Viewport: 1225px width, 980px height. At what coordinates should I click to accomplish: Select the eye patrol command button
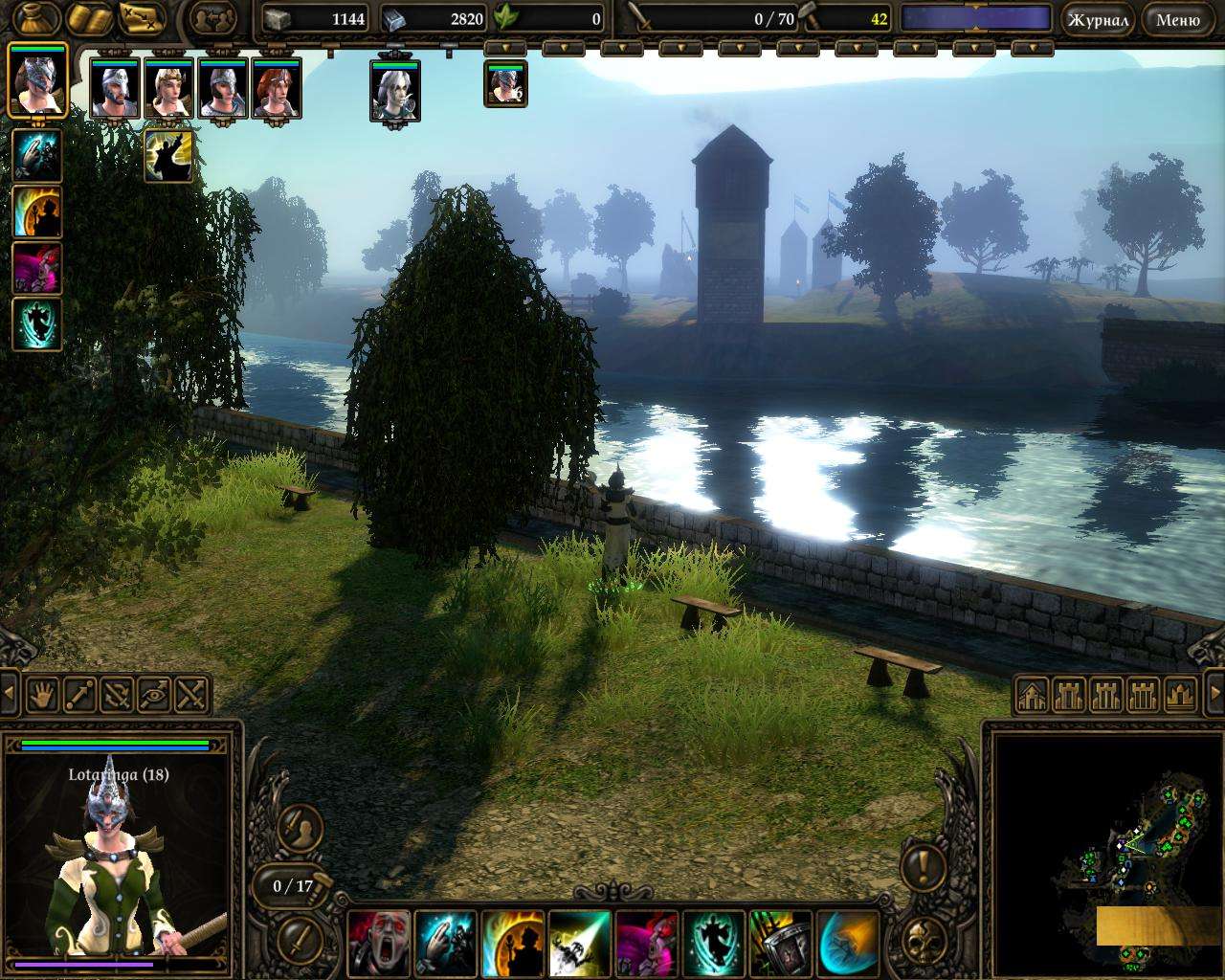154,693
